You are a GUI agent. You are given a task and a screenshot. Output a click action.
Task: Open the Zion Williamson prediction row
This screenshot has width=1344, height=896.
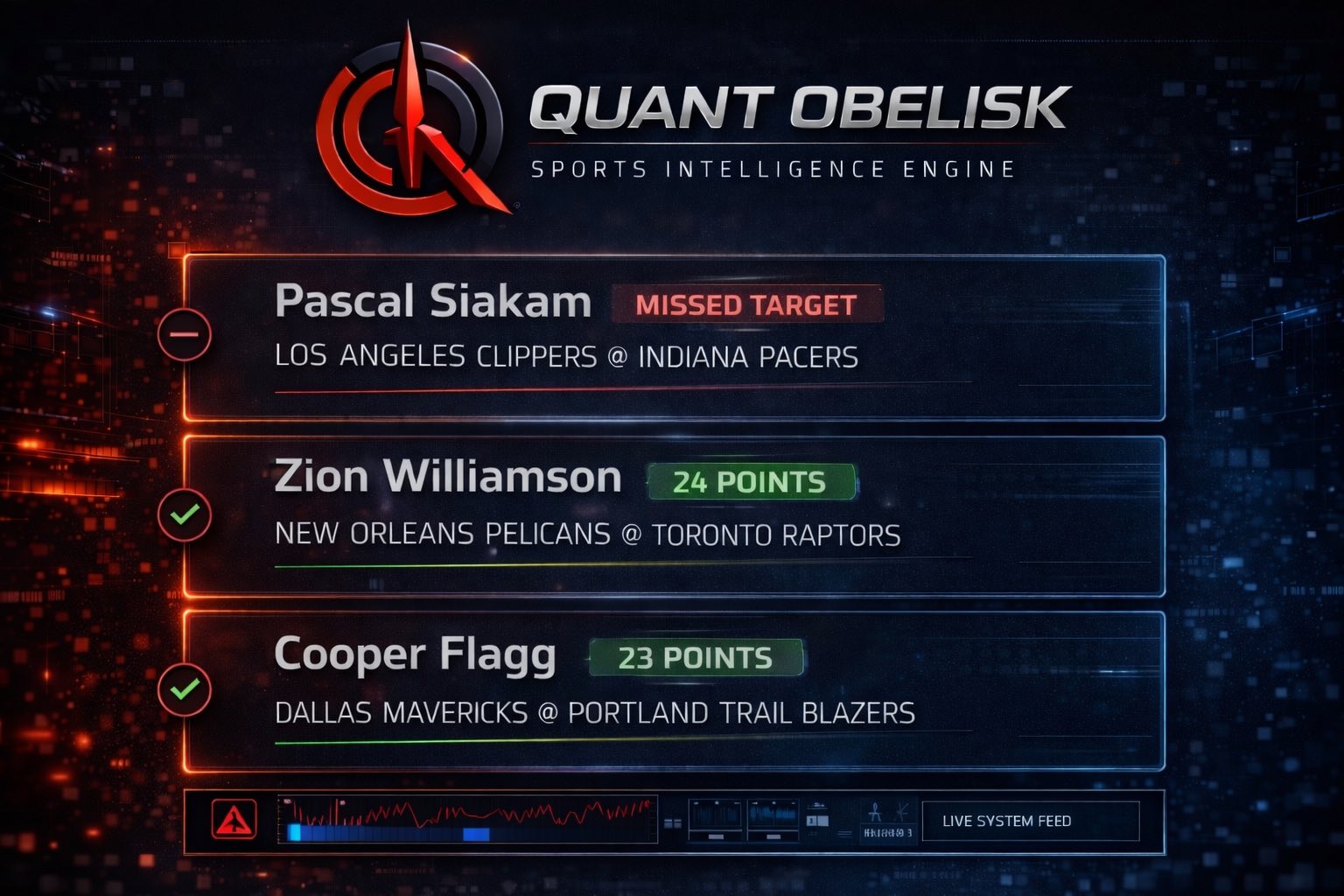click(x=674, y=516)
